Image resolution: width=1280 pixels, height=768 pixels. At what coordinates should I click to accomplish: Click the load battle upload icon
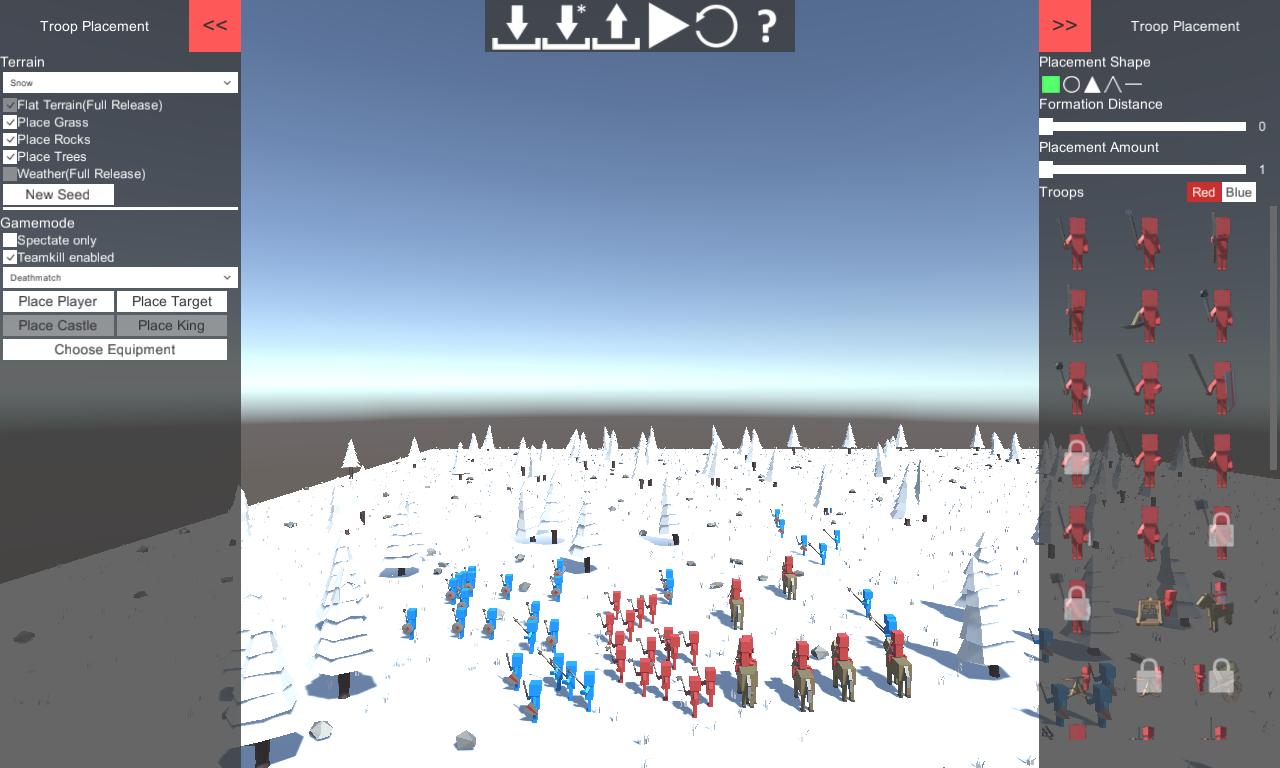tap(616, 27)
